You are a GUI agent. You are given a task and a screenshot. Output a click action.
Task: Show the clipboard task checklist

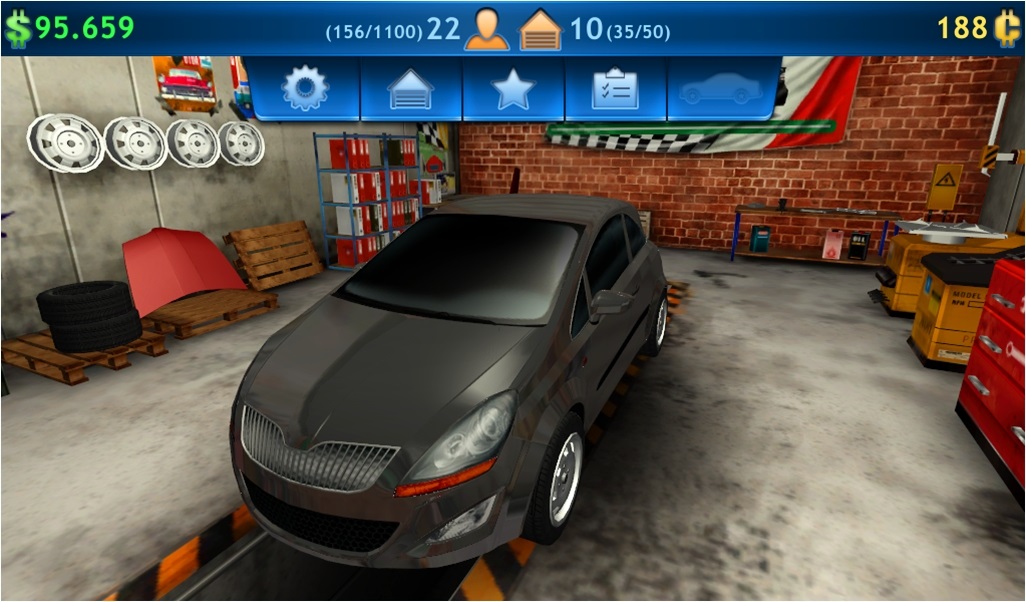(615, 89)
